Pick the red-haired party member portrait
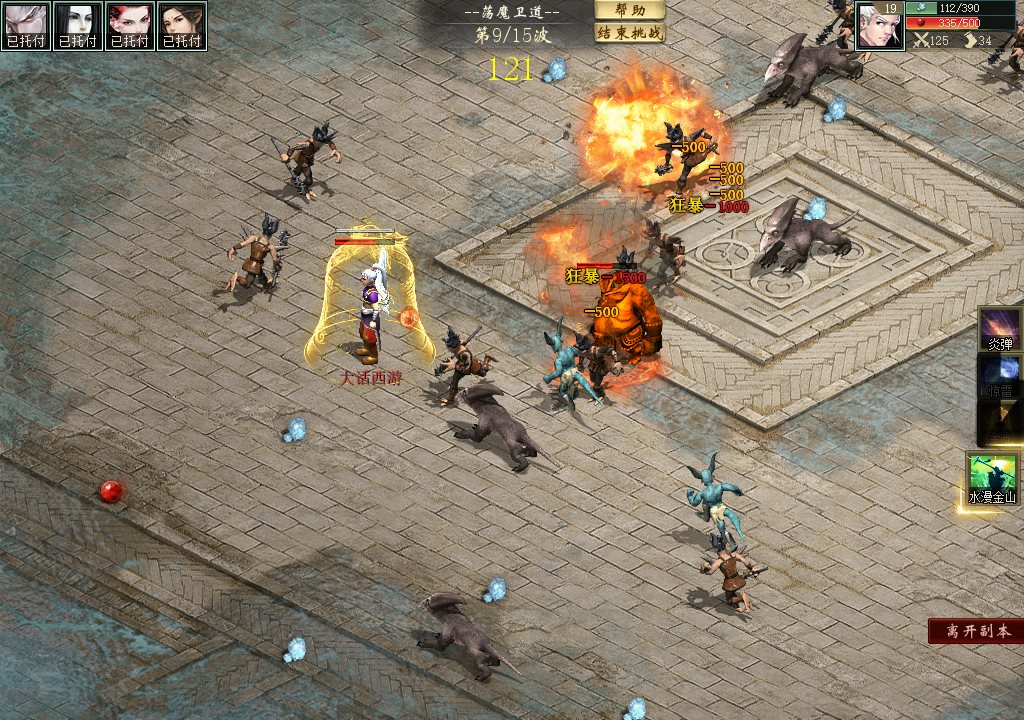 (130, 25)
